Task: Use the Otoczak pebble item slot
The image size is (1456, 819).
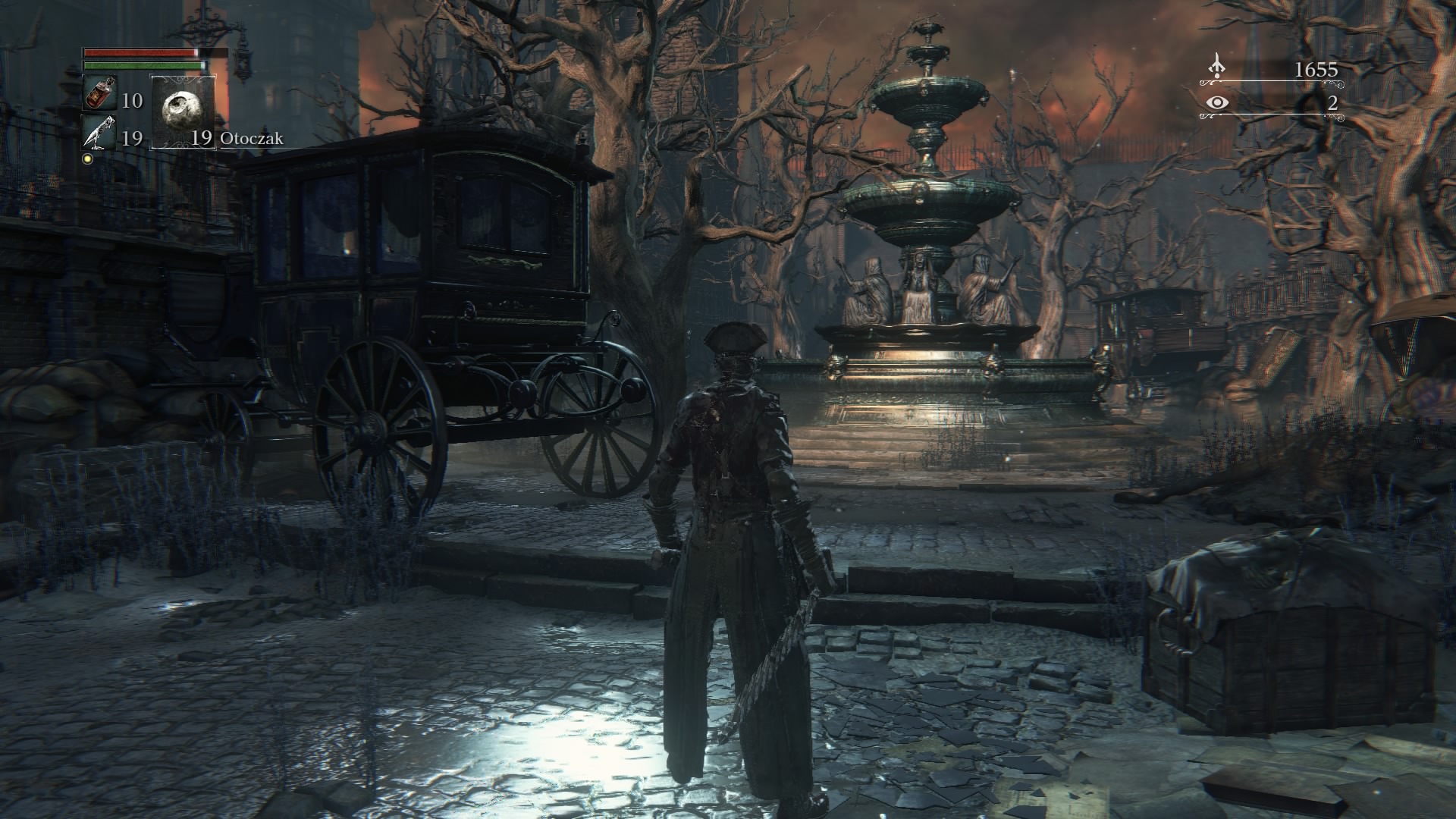Action: click(x=183, y=111)
